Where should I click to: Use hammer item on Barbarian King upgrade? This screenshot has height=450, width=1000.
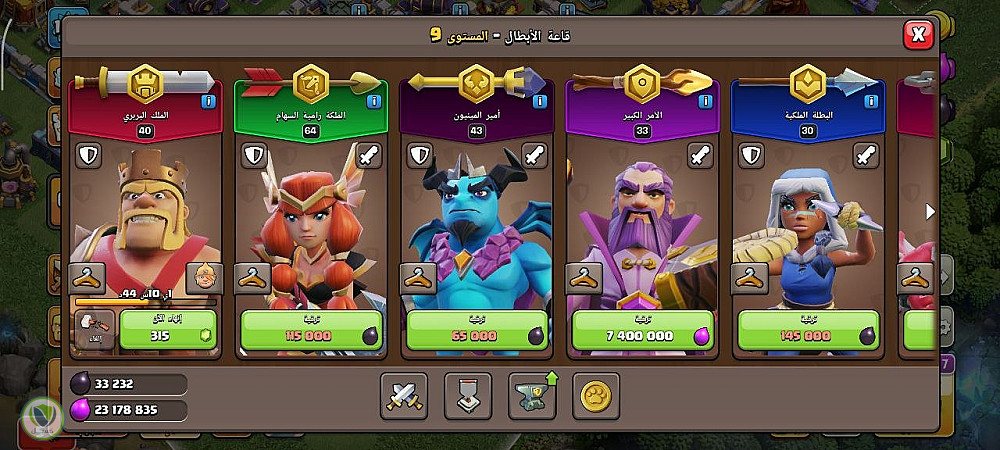point(93,330)
